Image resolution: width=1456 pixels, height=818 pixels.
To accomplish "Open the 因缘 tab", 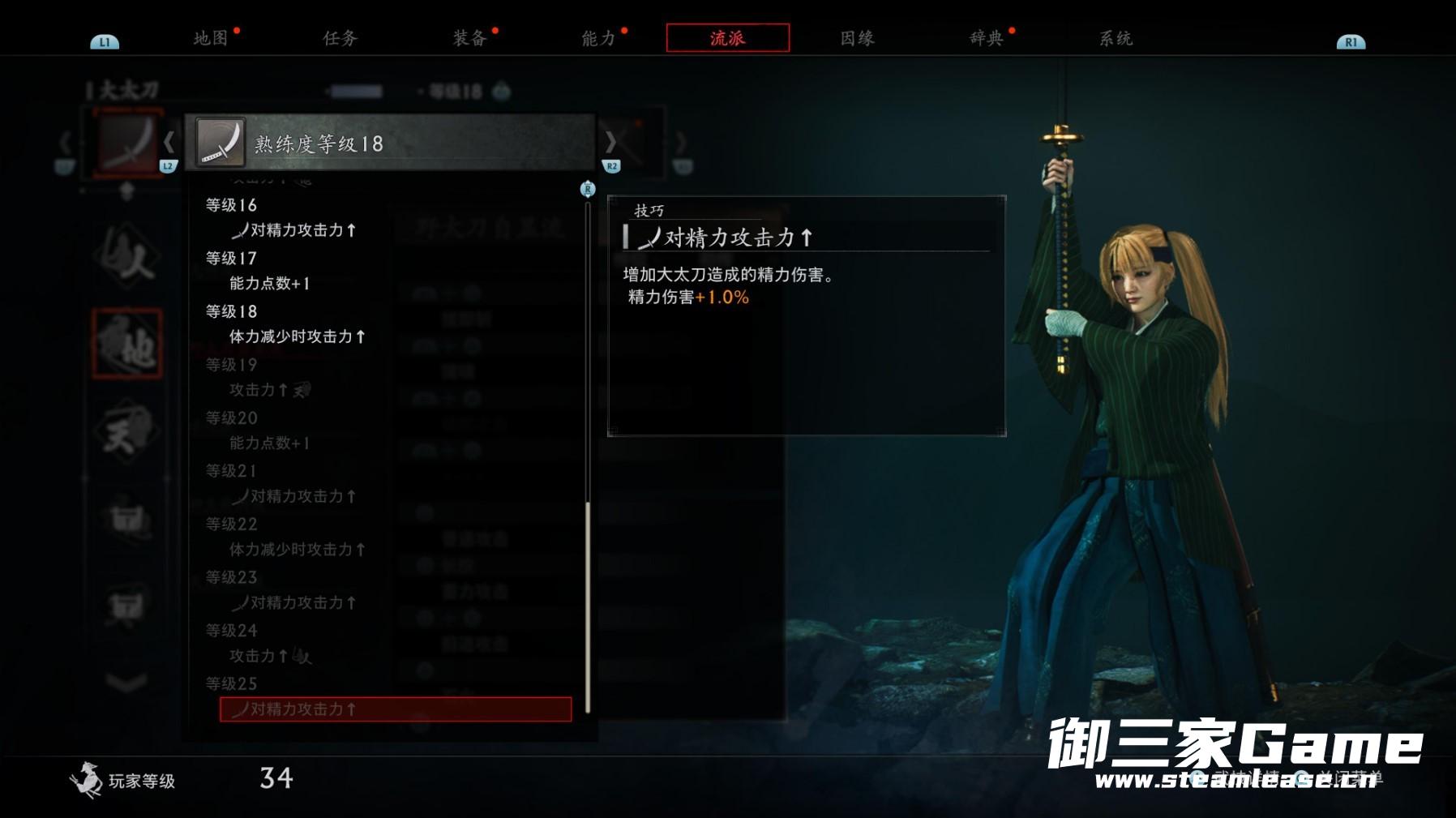I will (857, 38).
